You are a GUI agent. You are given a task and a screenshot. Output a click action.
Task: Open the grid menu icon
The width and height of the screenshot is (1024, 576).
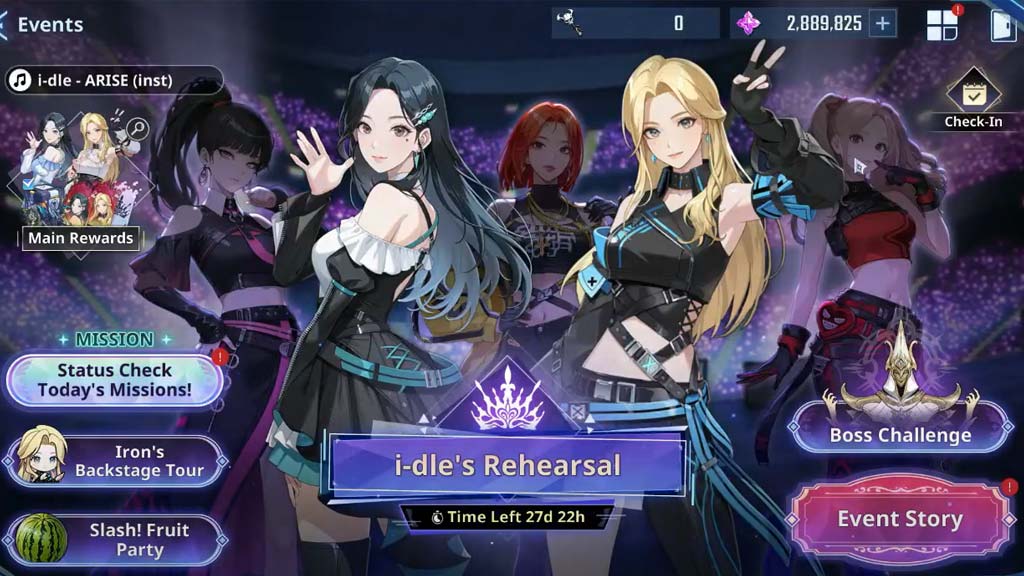942,25
